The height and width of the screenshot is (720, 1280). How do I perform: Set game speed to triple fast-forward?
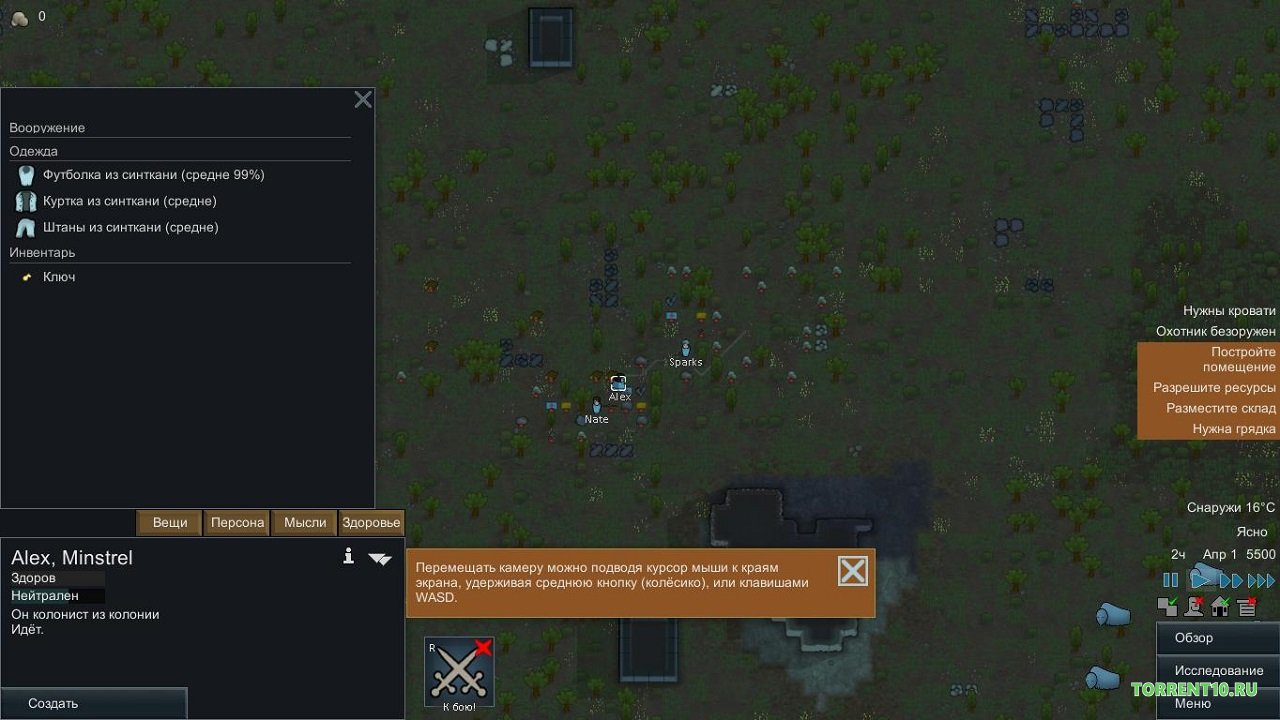tap(1262, 580)
